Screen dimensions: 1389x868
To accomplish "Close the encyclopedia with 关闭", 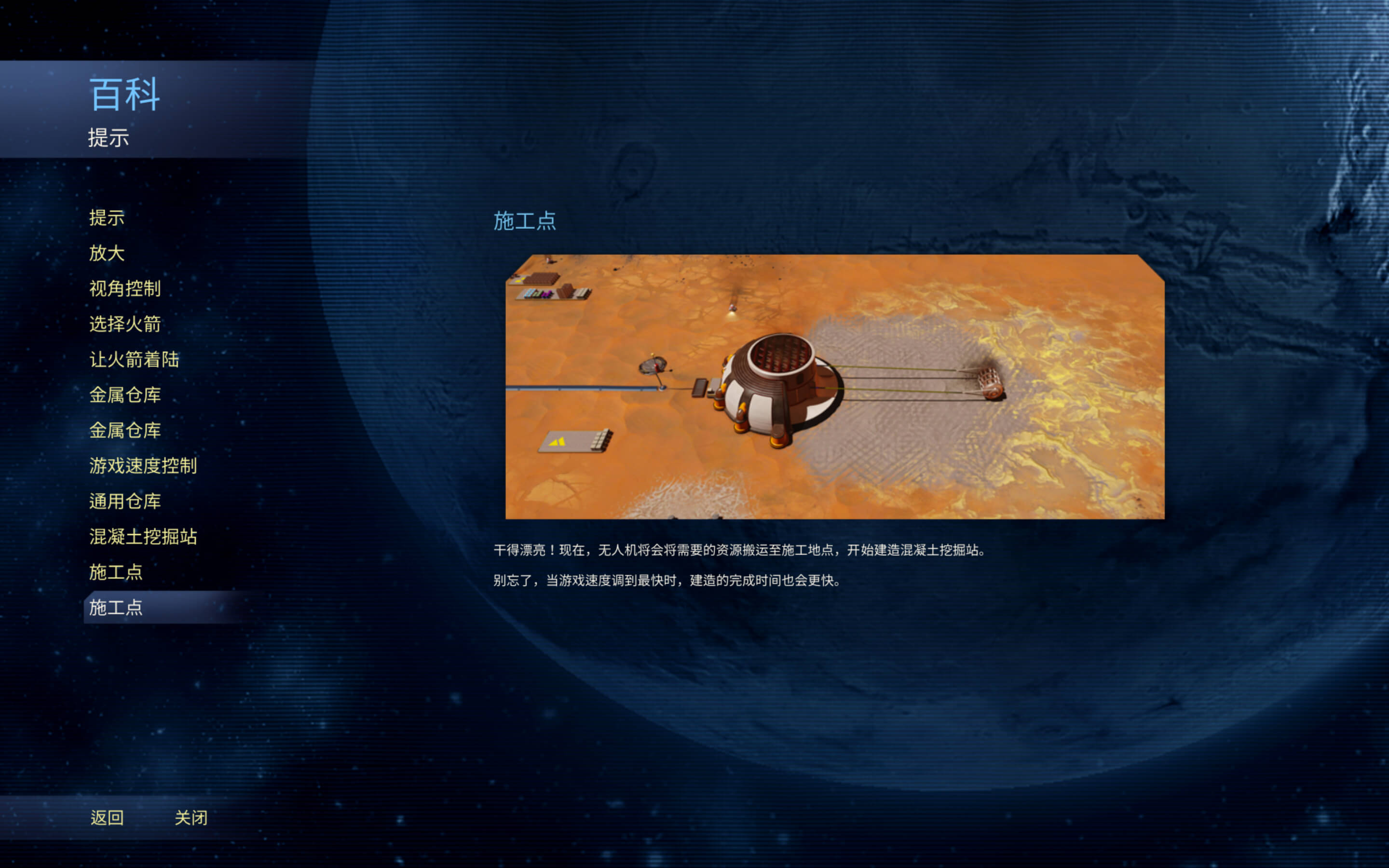I will pyautogui.click(x=191, y=817).
